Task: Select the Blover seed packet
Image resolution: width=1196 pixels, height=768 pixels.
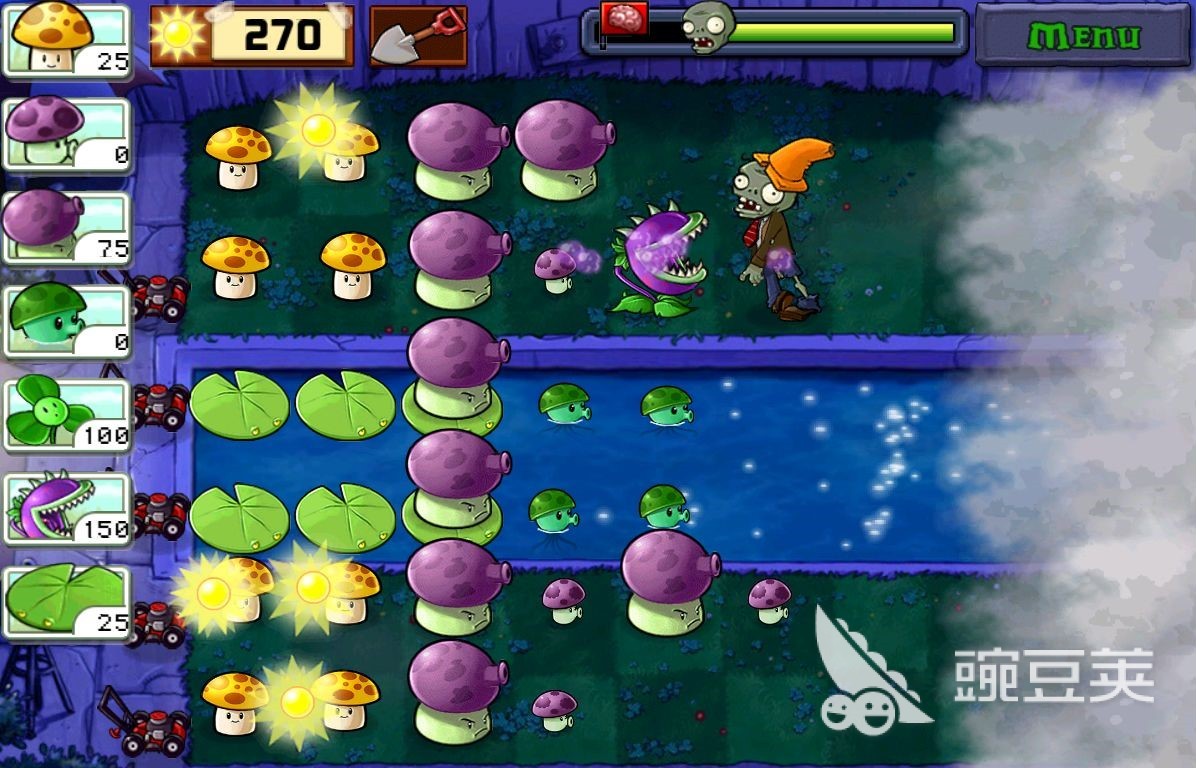Action: [x=68, y=415]
